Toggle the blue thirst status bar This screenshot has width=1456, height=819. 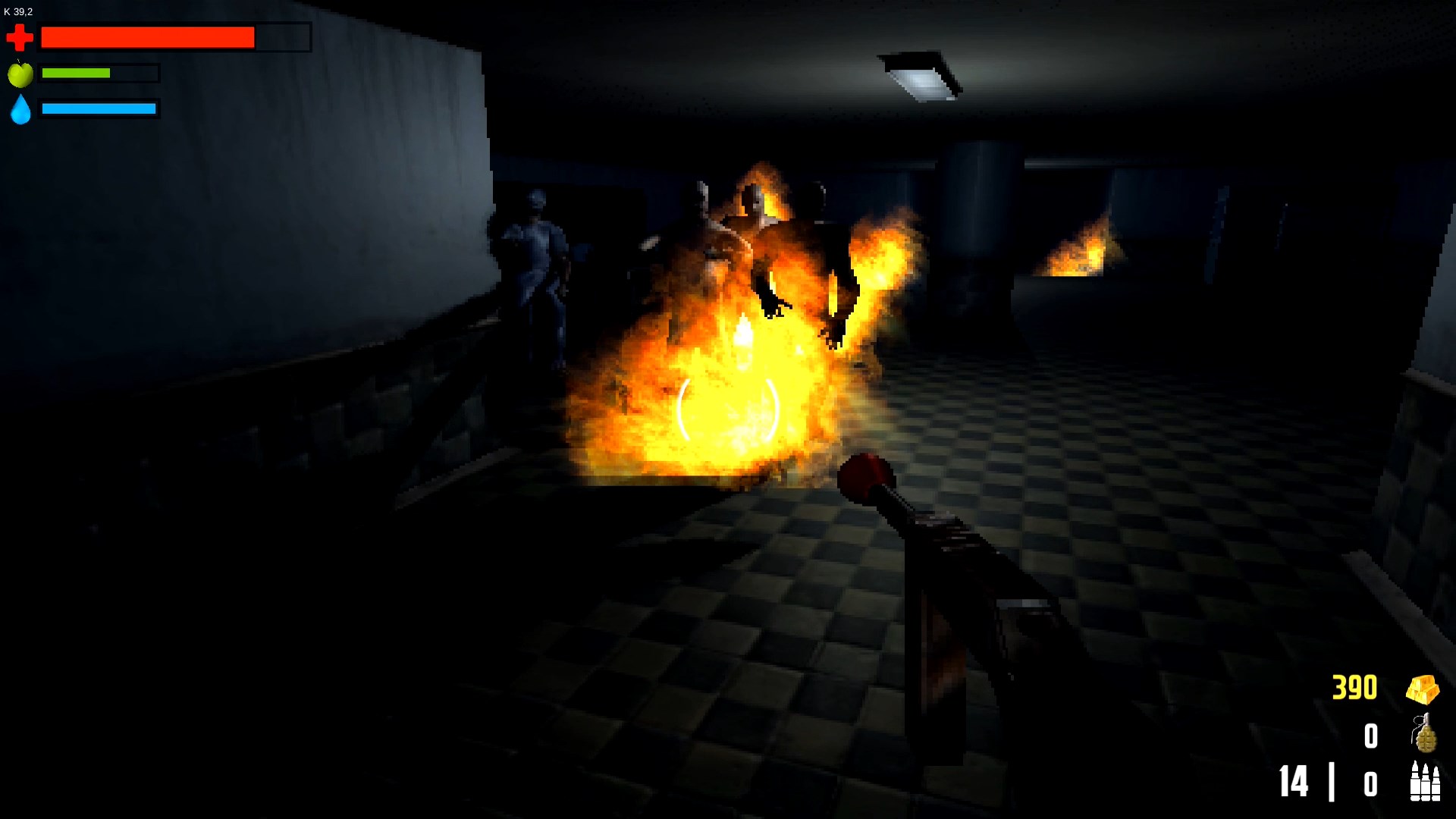[99, 108]
